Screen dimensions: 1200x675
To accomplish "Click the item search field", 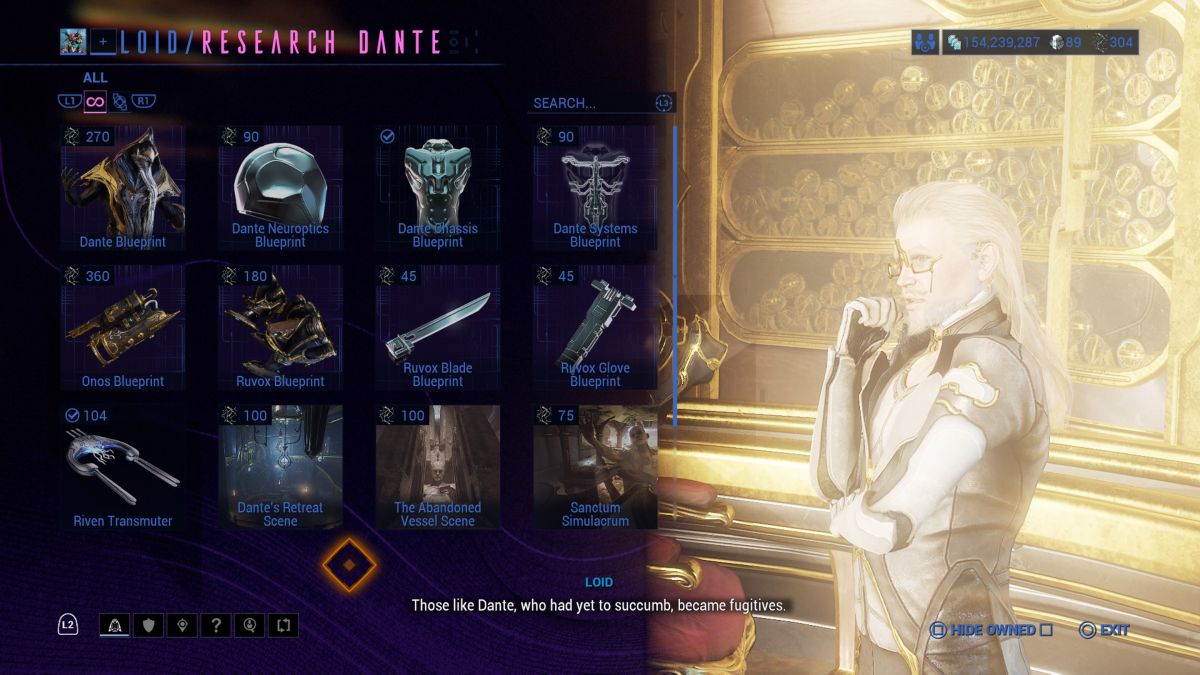I will (590, 103).
